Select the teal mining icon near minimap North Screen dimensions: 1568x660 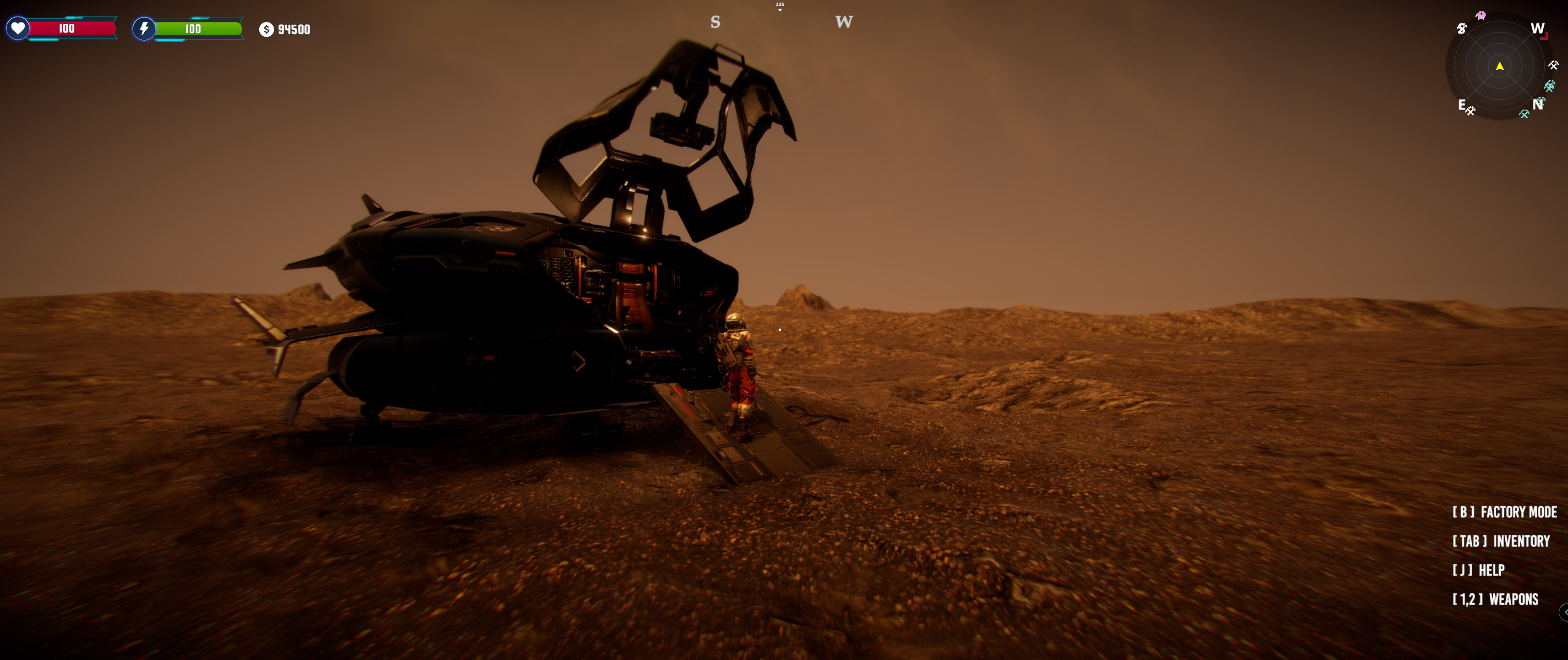(1550, 86)
